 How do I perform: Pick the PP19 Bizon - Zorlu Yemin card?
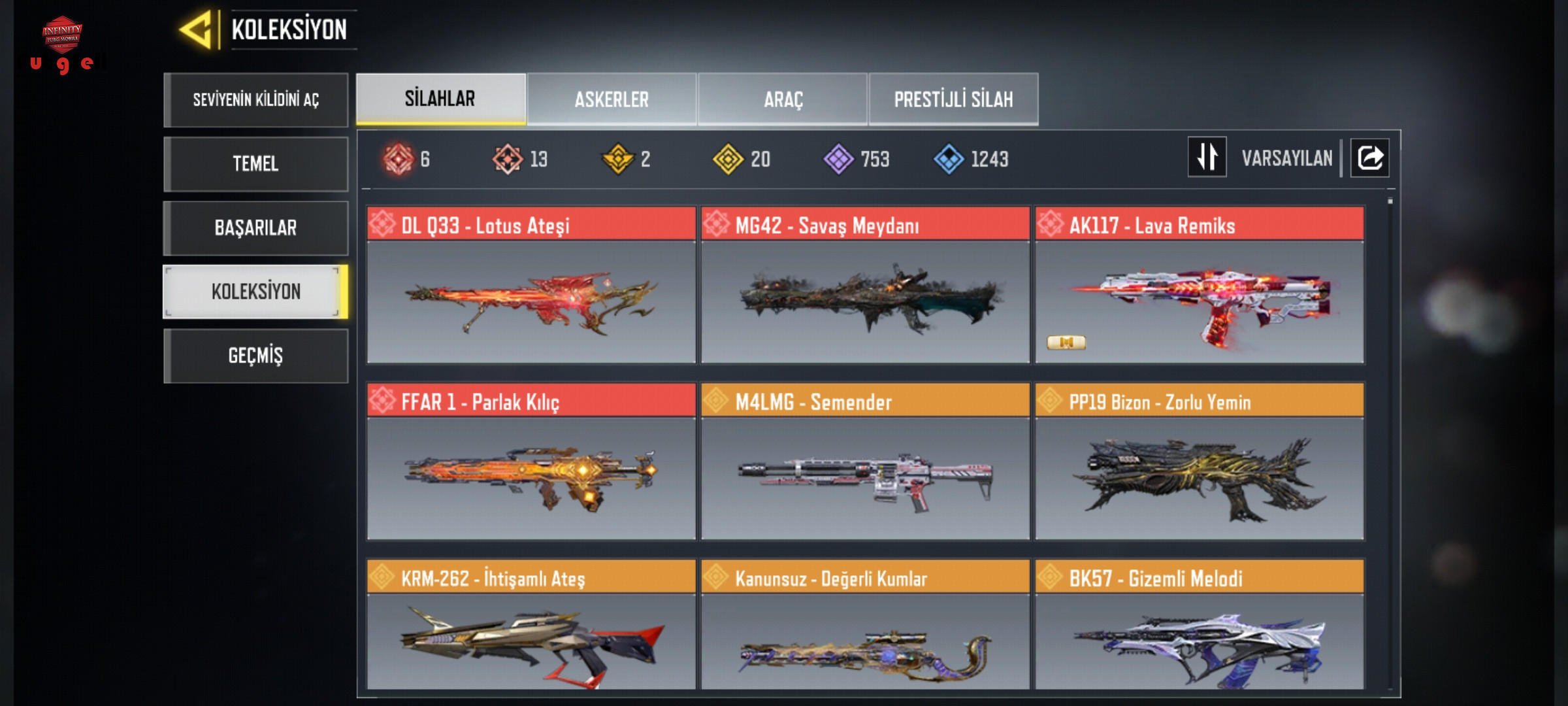[x=1200, y=462]
